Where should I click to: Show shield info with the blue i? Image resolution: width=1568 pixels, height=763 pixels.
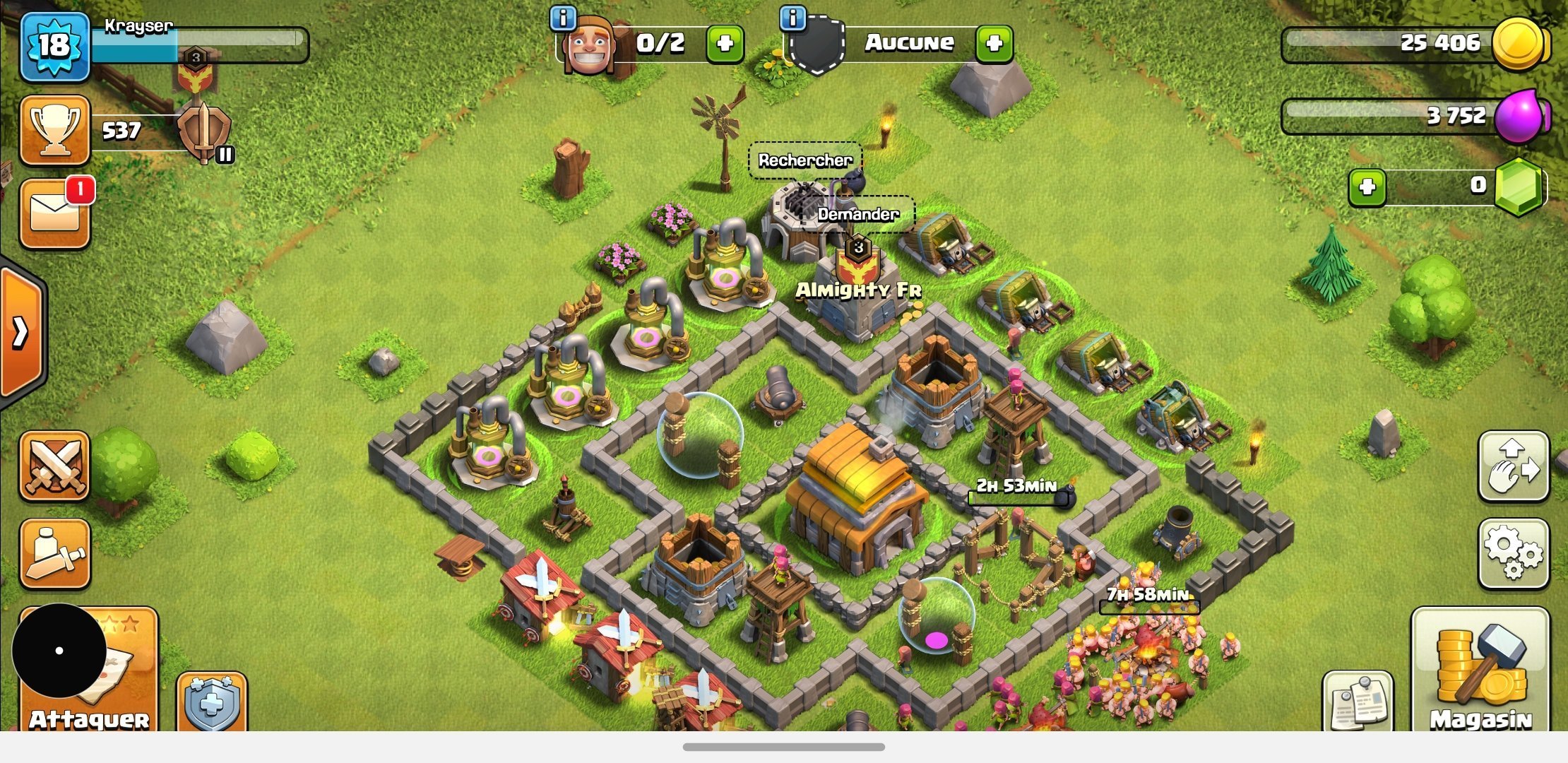click(793, 18)
